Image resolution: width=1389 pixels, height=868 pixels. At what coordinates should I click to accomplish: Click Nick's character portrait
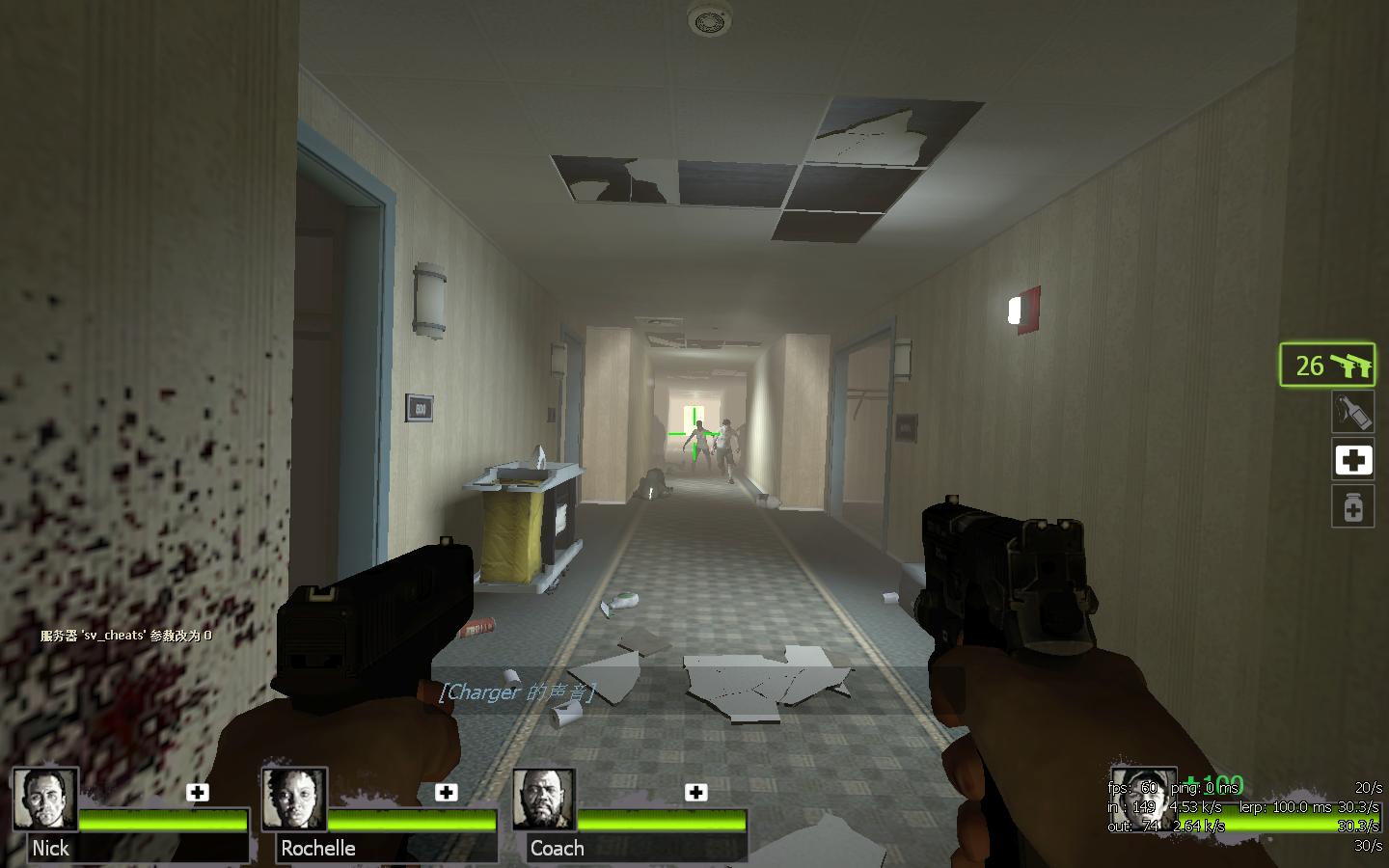tap(45, 801)
